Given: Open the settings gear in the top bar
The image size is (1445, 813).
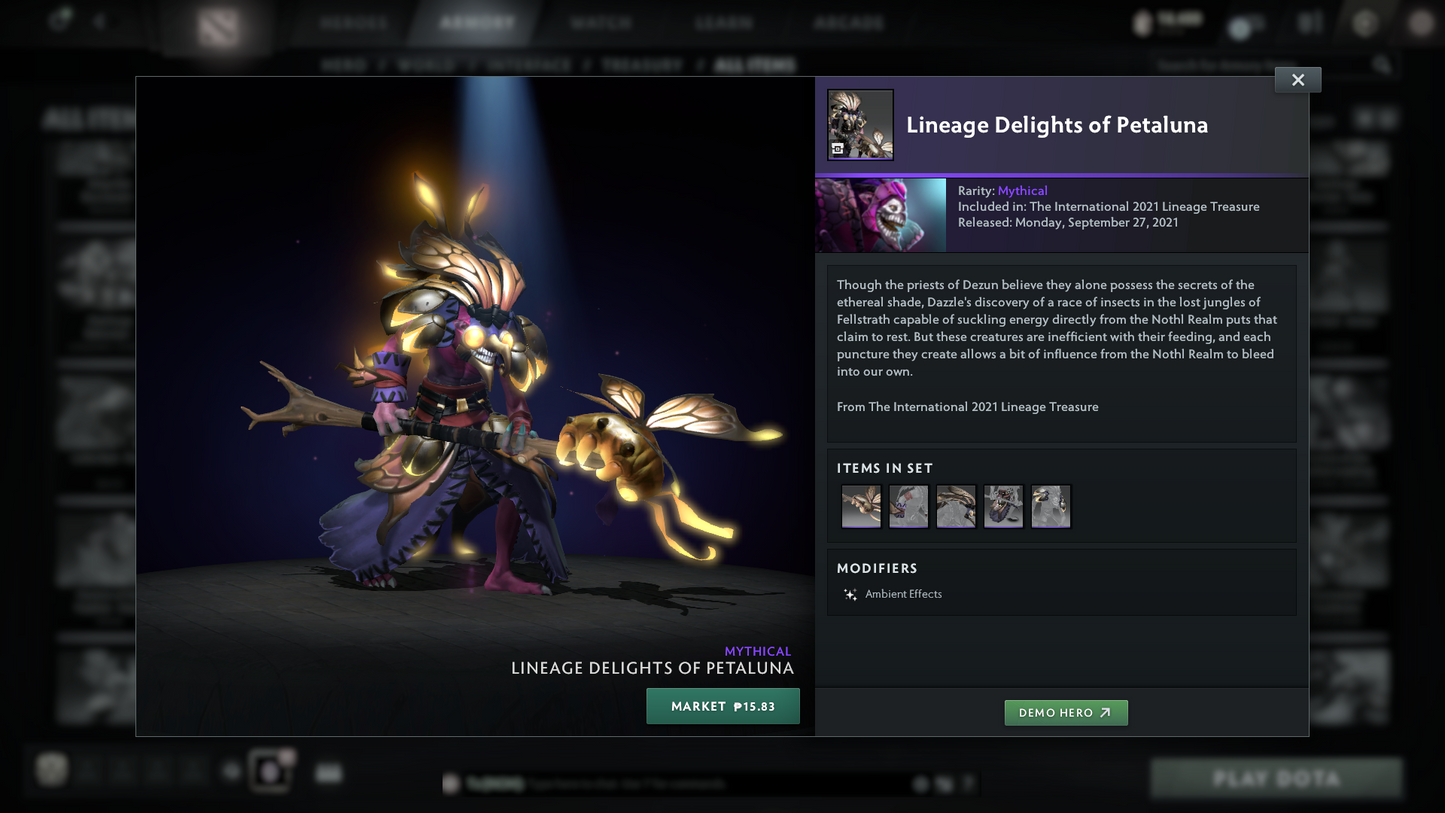Looking at the screenshot, I should (x=1365, y=22).
